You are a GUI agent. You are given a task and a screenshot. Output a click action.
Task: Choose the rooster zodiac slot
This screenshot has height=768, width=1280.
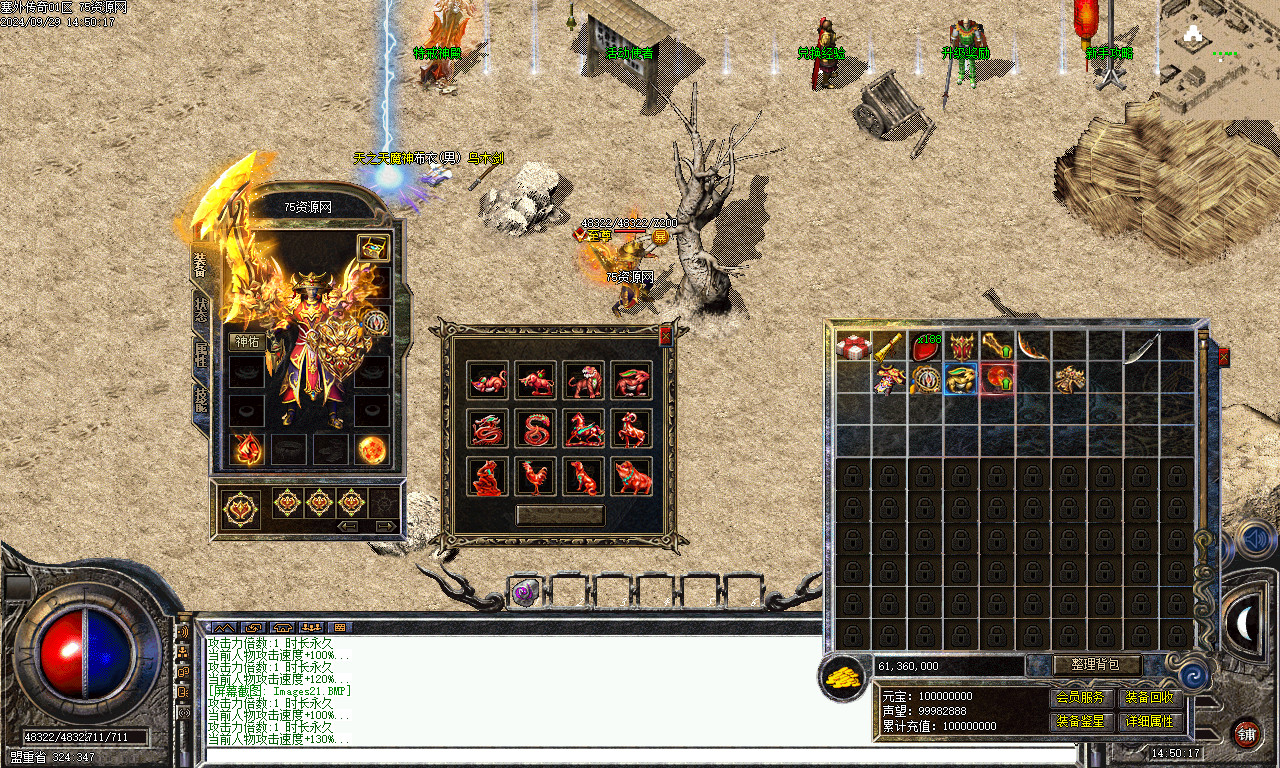536,476
